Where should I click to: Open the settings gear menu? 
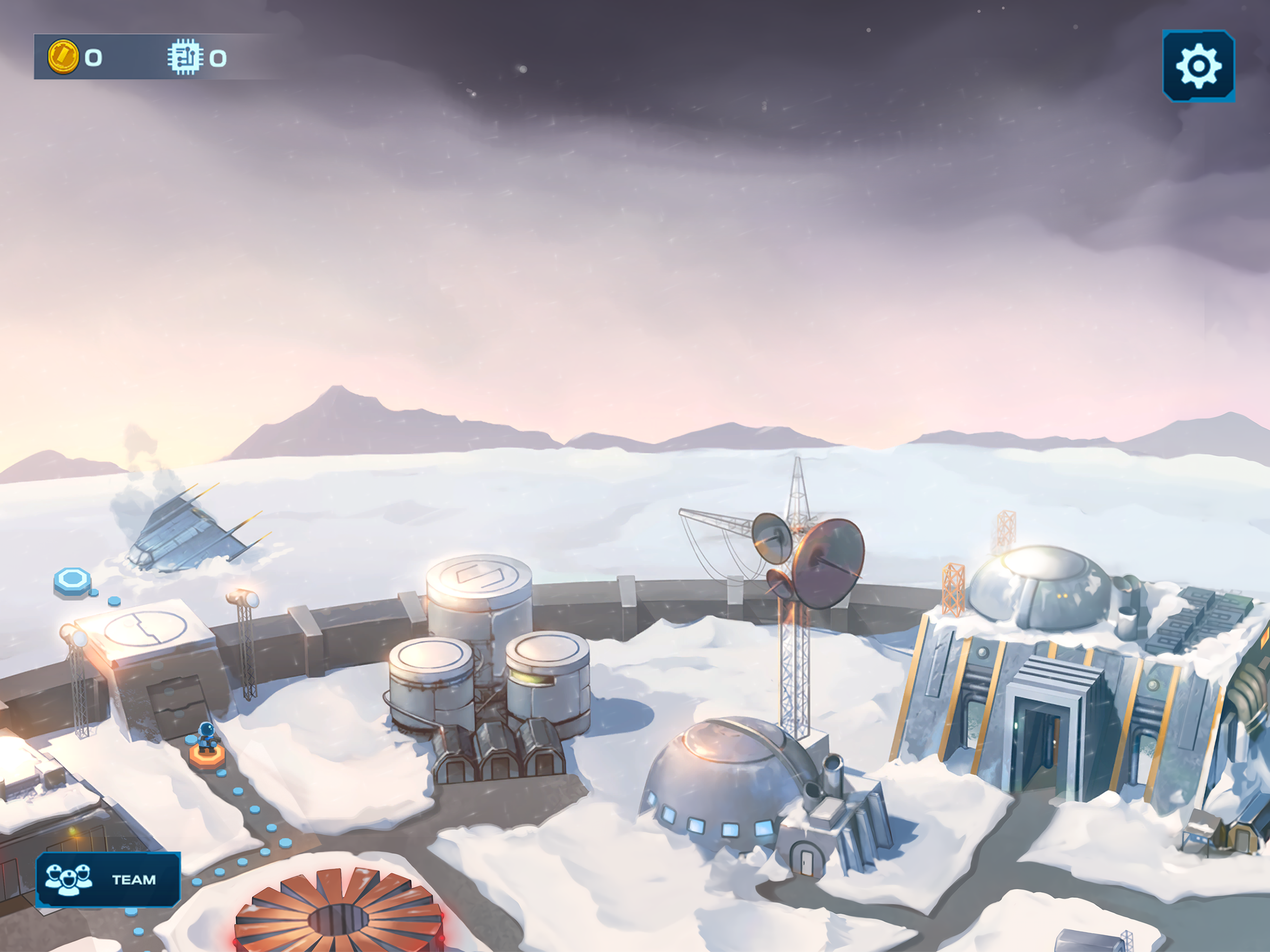(1198, 66)
